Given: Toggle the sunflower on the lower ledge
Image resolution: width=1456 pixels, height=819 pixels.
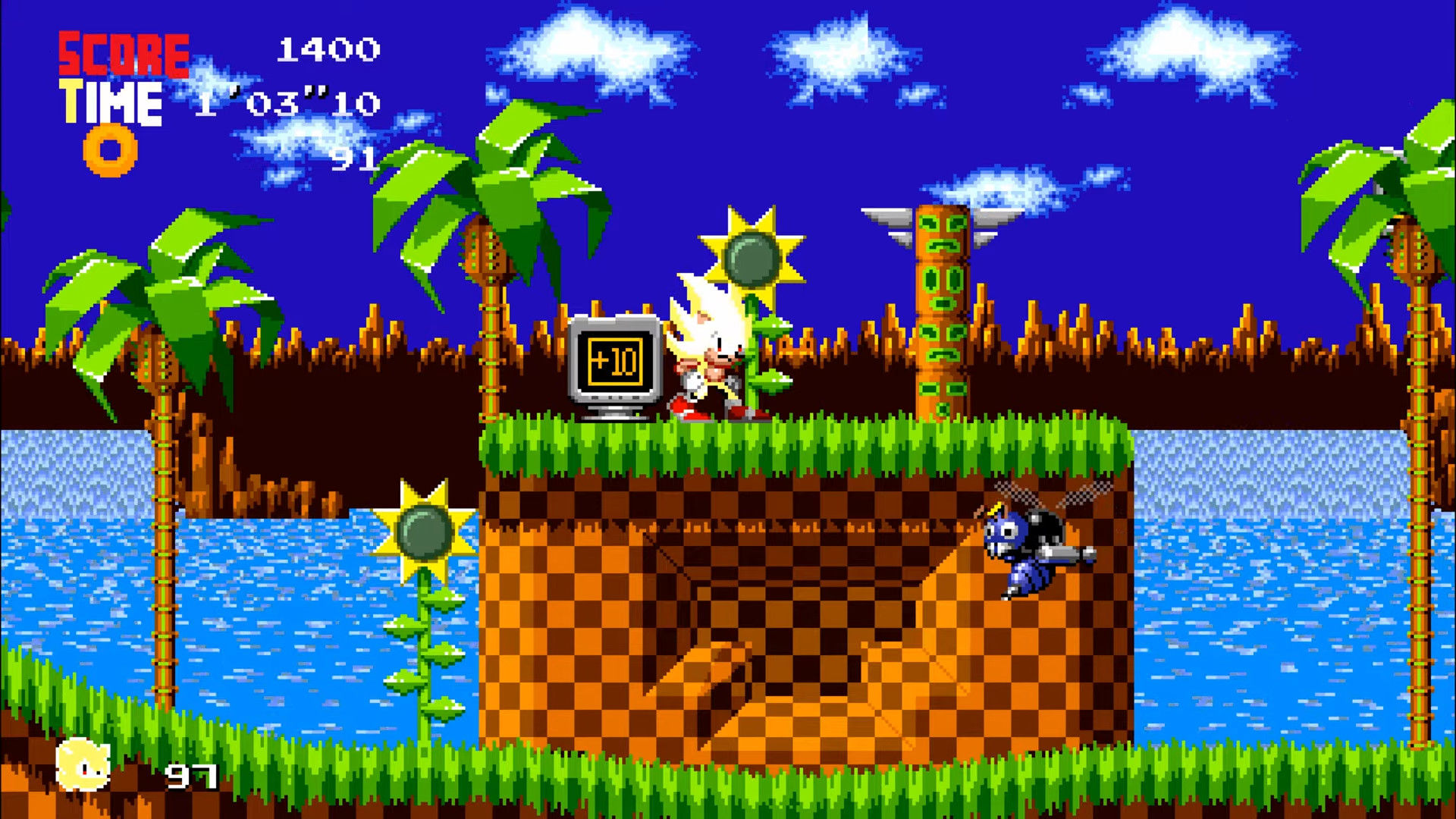Looking at the screenshot, I should 425,531.
